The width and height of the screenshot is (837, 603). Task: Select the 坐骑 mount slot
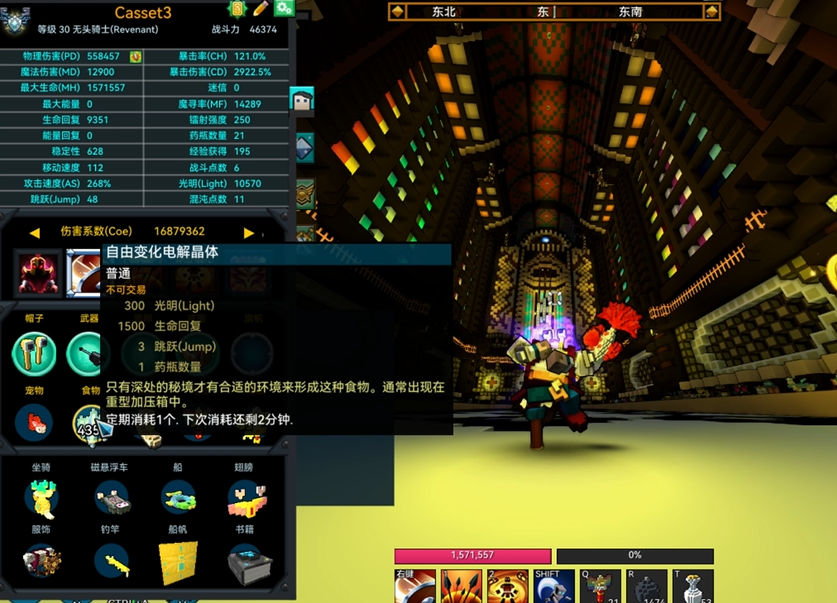click(x=41, y=498)
